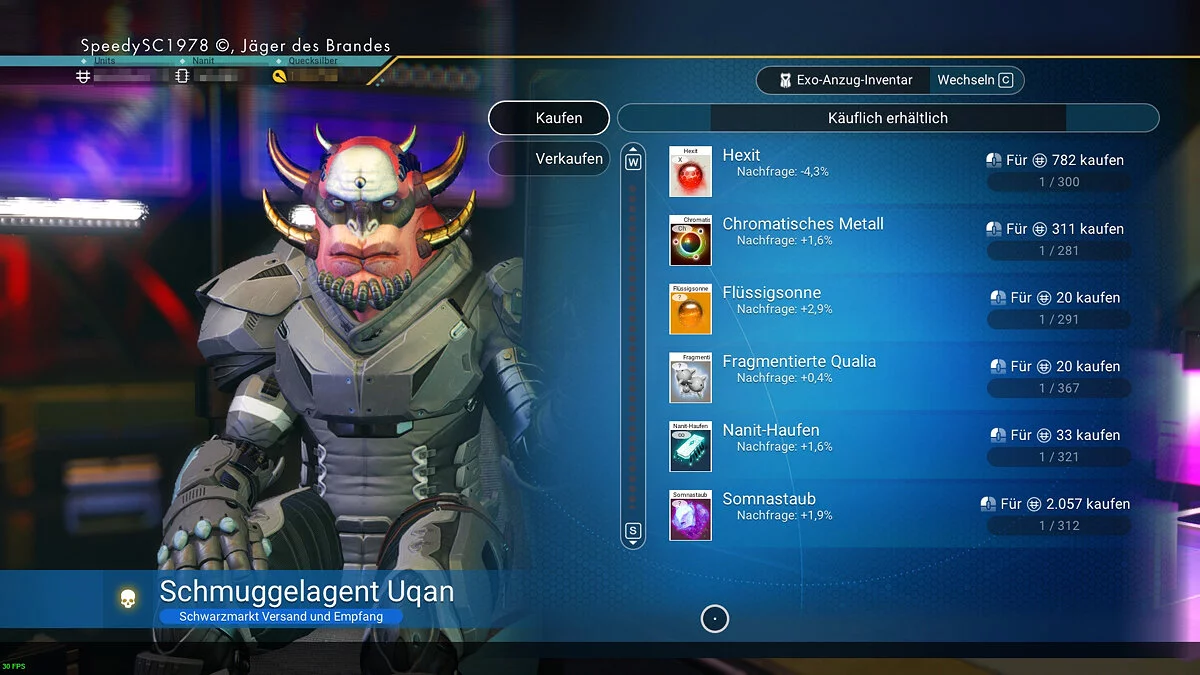The width and height of the screenshot is (1200, 675).
Task: Select the Fragmentierte Qualia item icon
Action: 690,378
